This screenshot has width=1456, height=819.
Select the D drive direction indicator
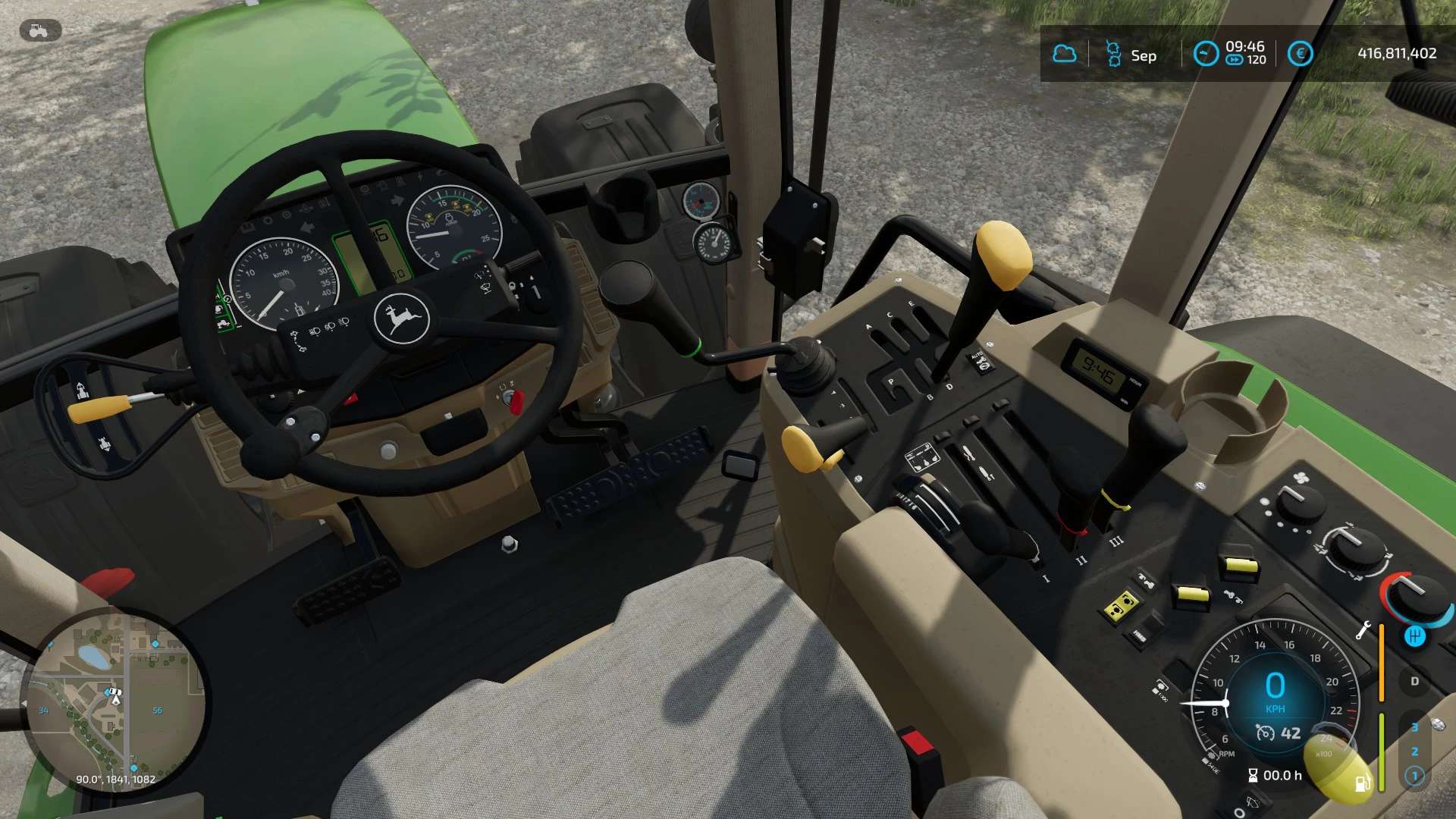[x=1414, y=681]
